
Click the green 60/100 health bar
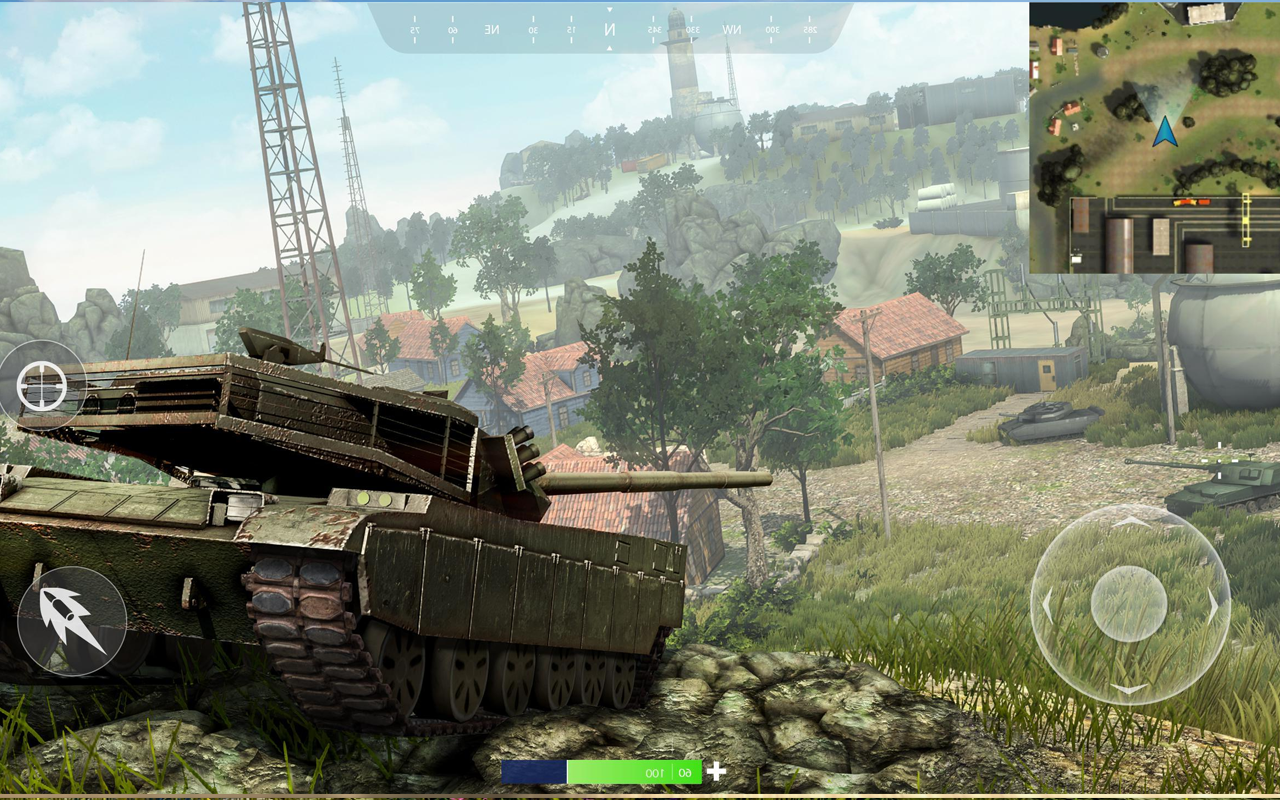(635, 771)
